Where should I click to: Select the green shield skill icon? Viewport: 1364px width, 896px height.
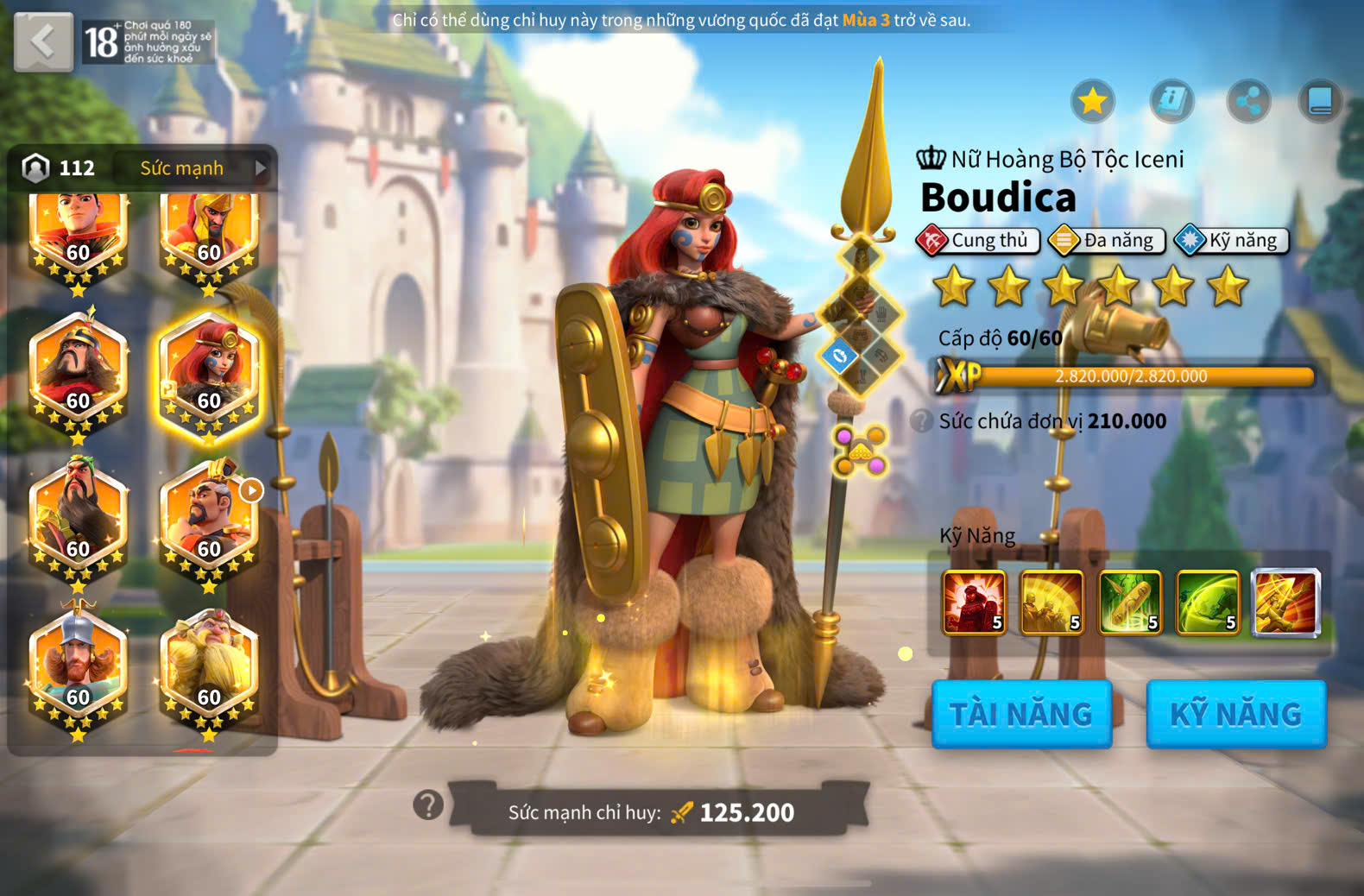(1129, 603)
